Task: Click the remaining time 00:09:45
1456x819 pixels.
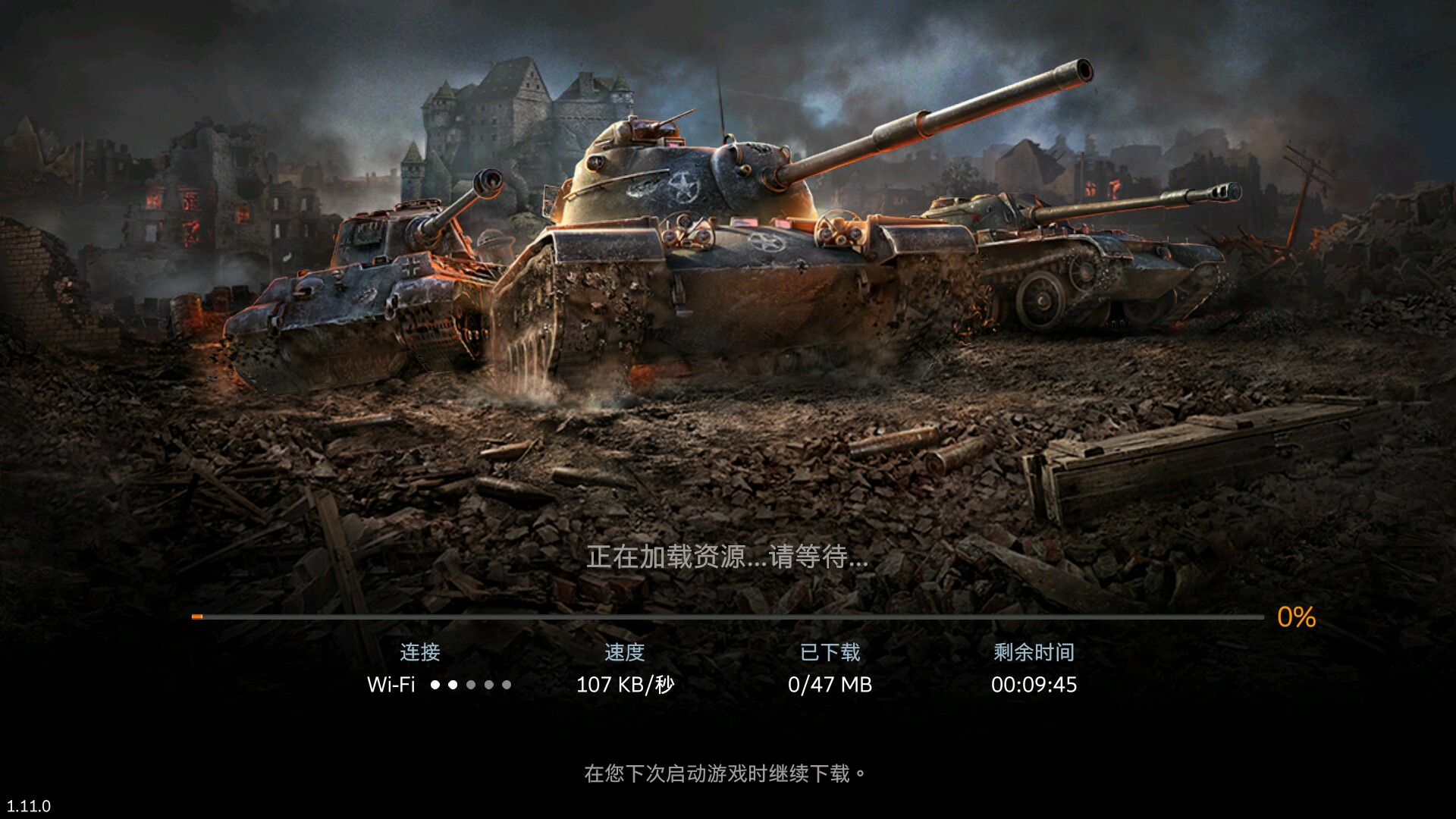Action: pos(1034,685)
